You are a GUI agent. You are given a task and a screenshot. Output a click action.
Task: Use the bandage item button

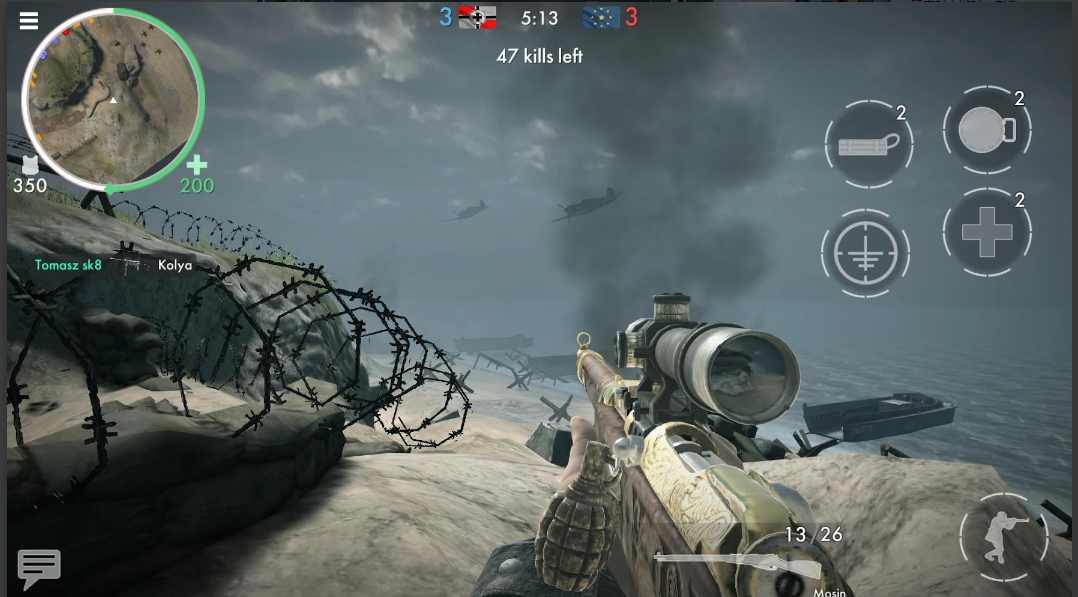click(x=868, y=145)
